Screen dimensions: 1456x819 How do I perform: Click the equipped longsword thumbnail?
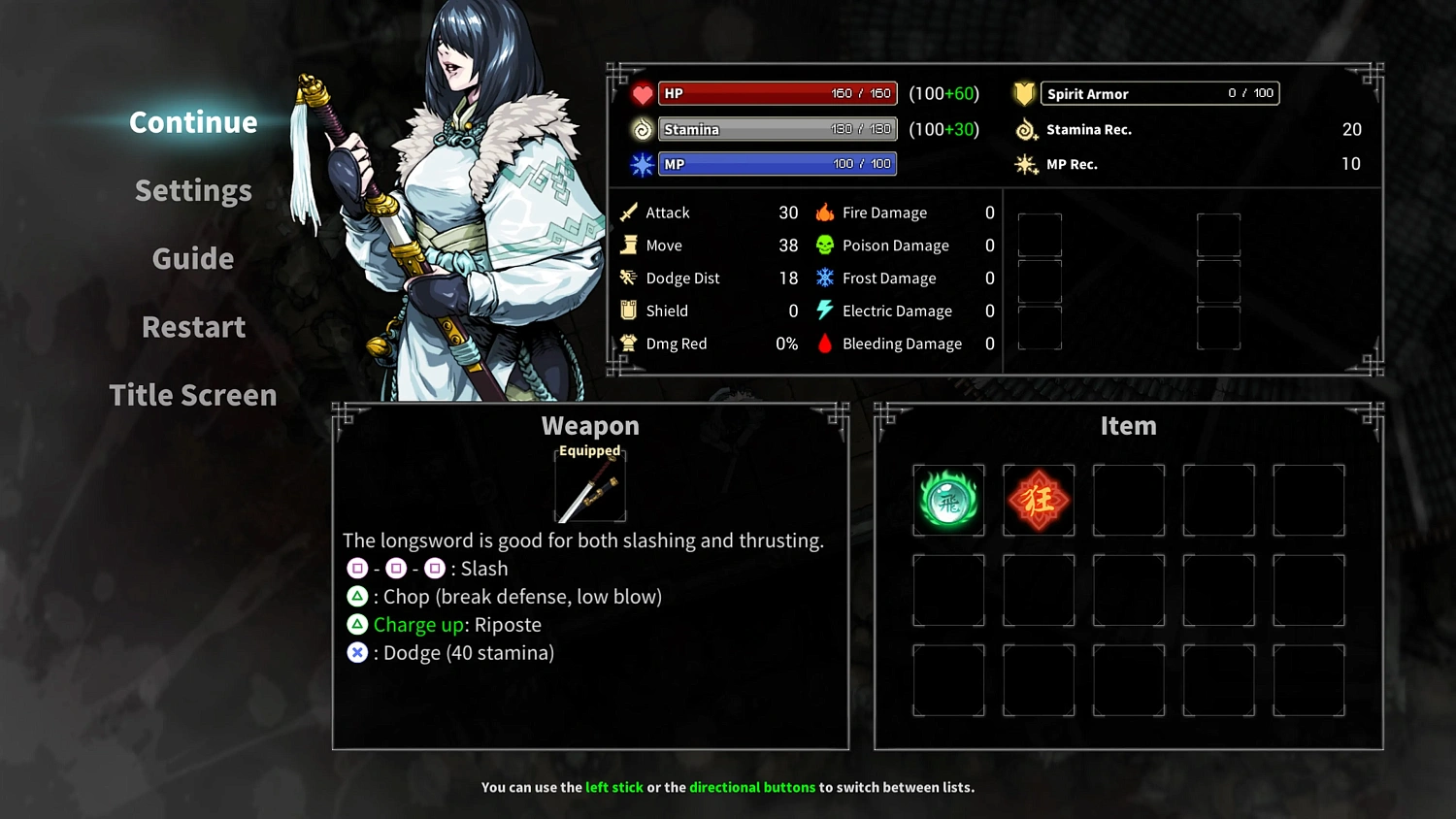[x=589, y=485]
